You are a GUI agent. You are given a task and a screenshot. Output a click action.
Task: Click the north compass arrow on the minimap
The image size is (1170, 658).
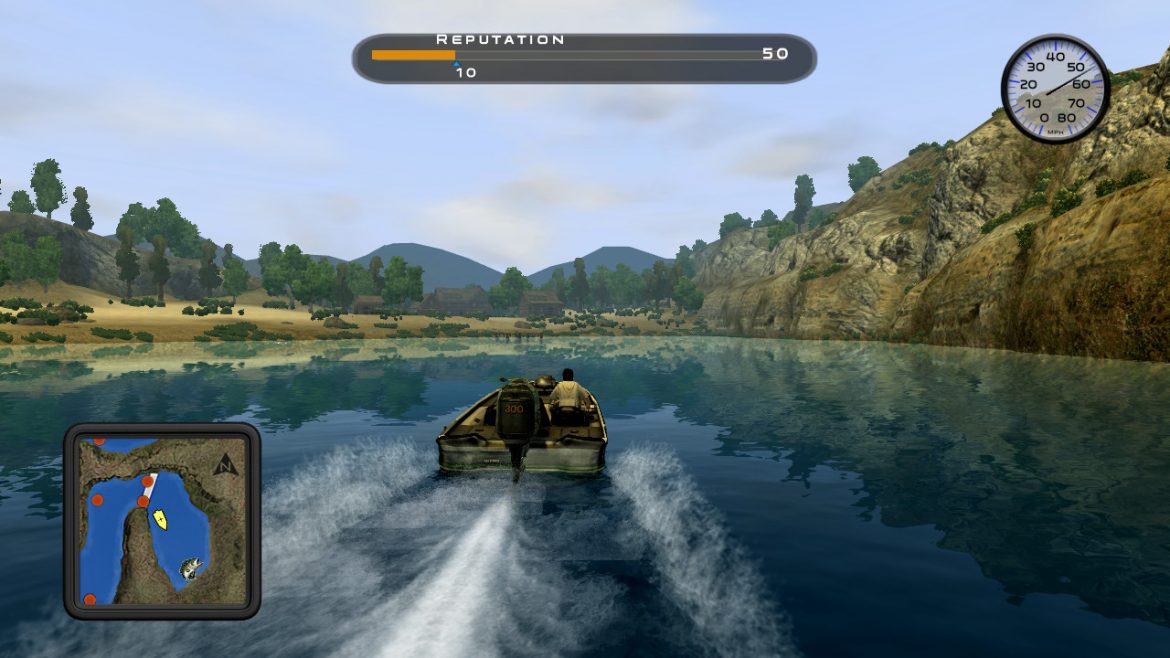(226, 463)
